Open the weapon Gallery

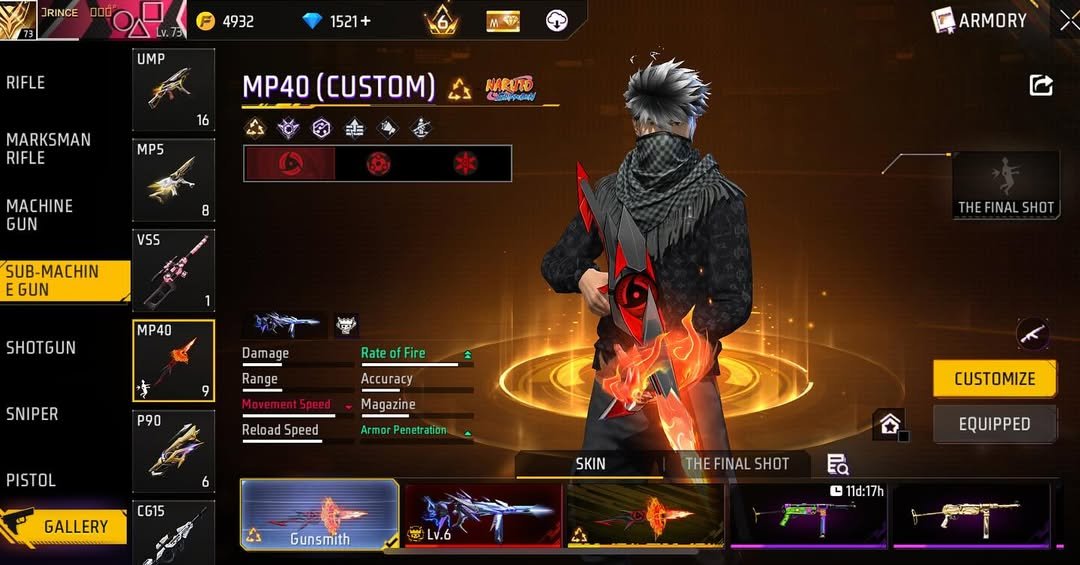click(x=64, y=526)
